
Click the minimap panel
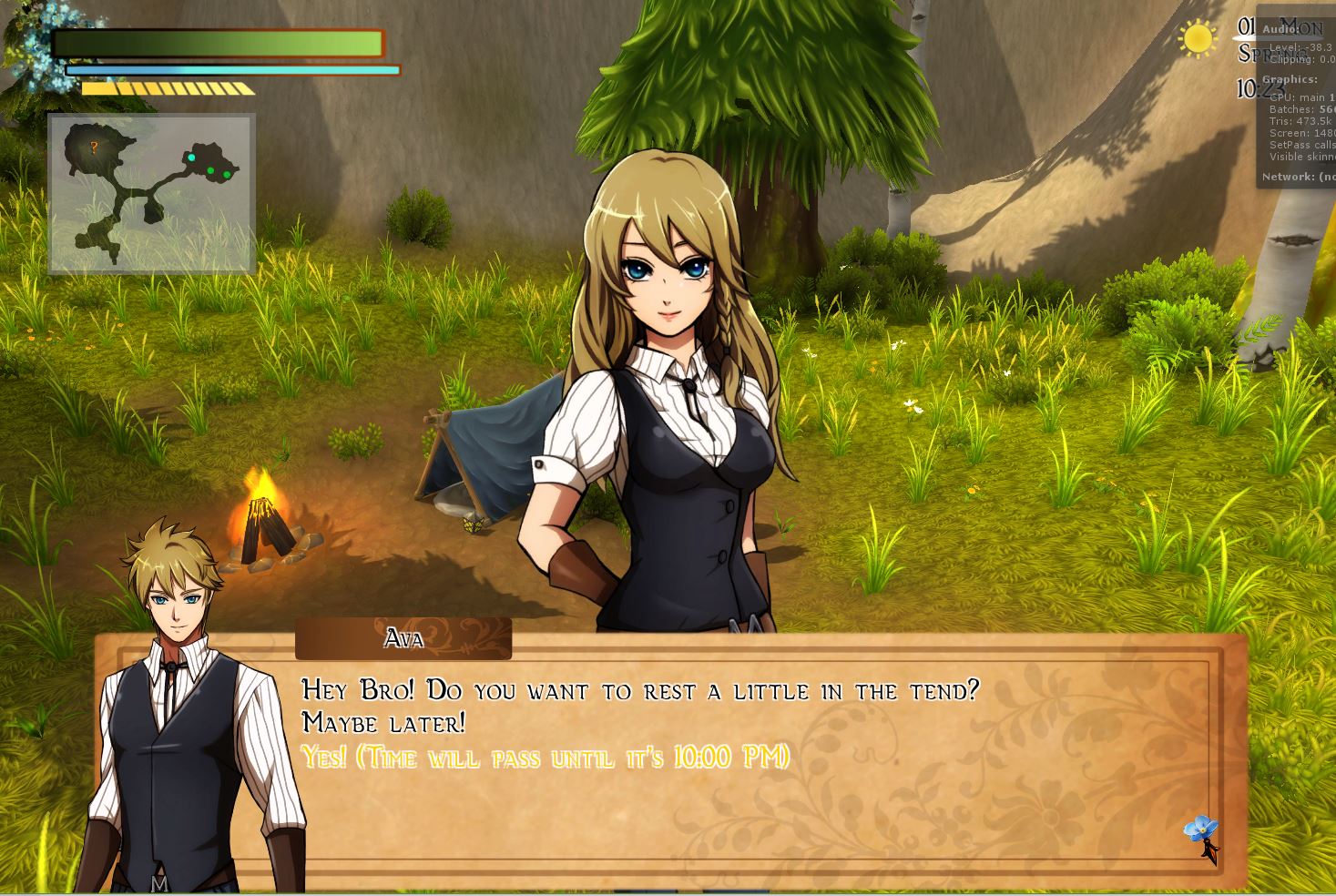coord(151,193)
